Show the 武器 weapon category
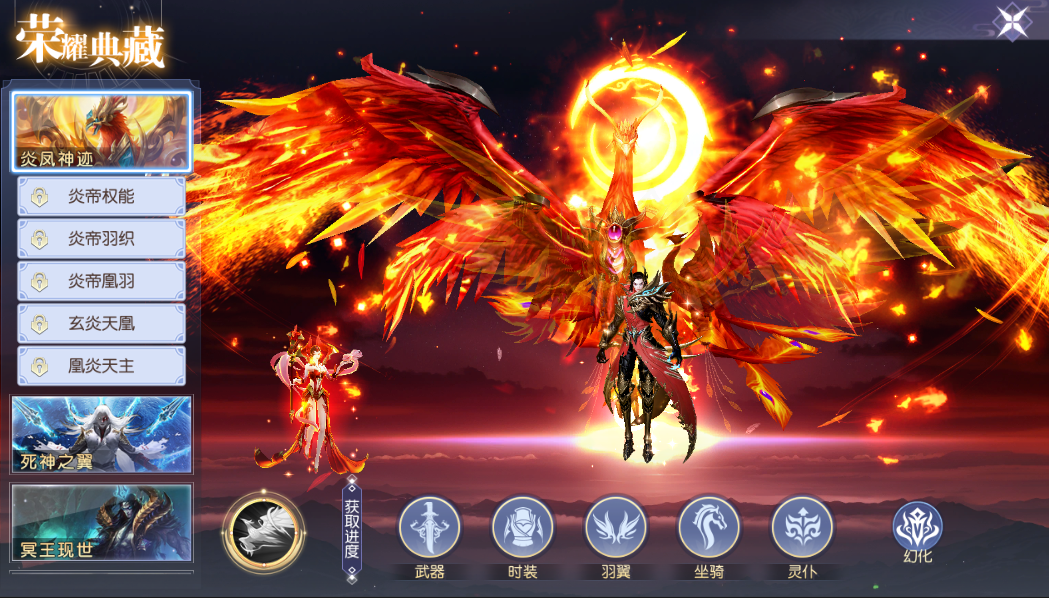This screenshot has width=1049, height=598. coord(430,528)
